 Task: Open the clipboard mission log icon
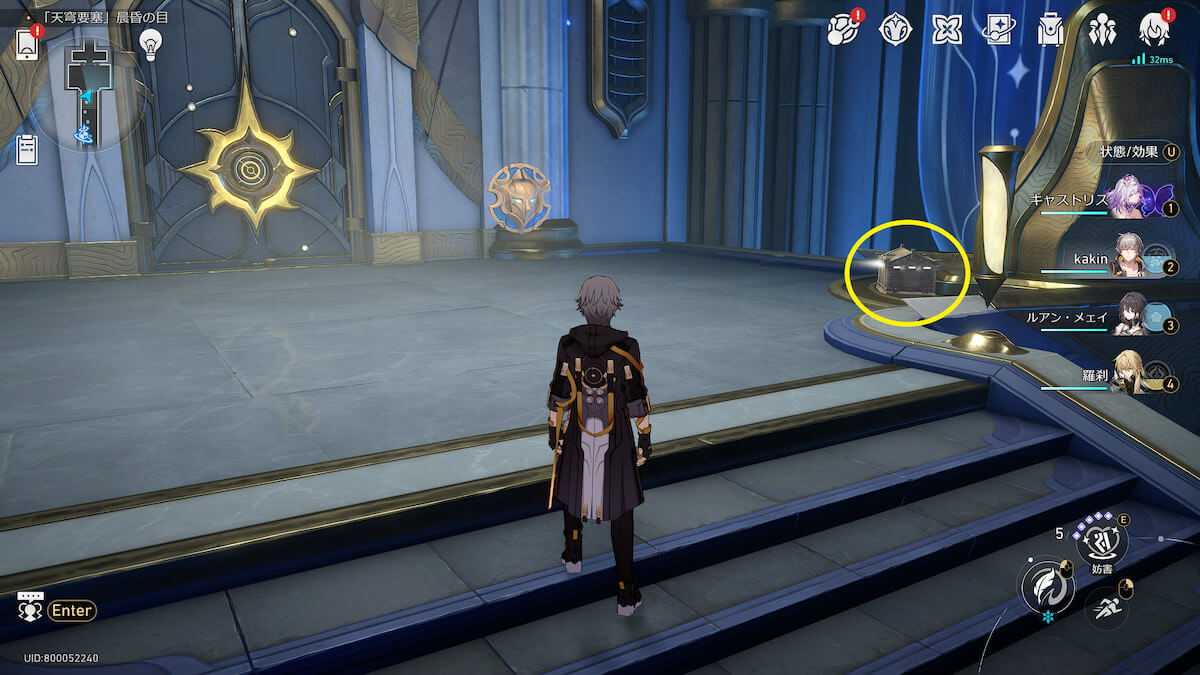tap(27, 150)
